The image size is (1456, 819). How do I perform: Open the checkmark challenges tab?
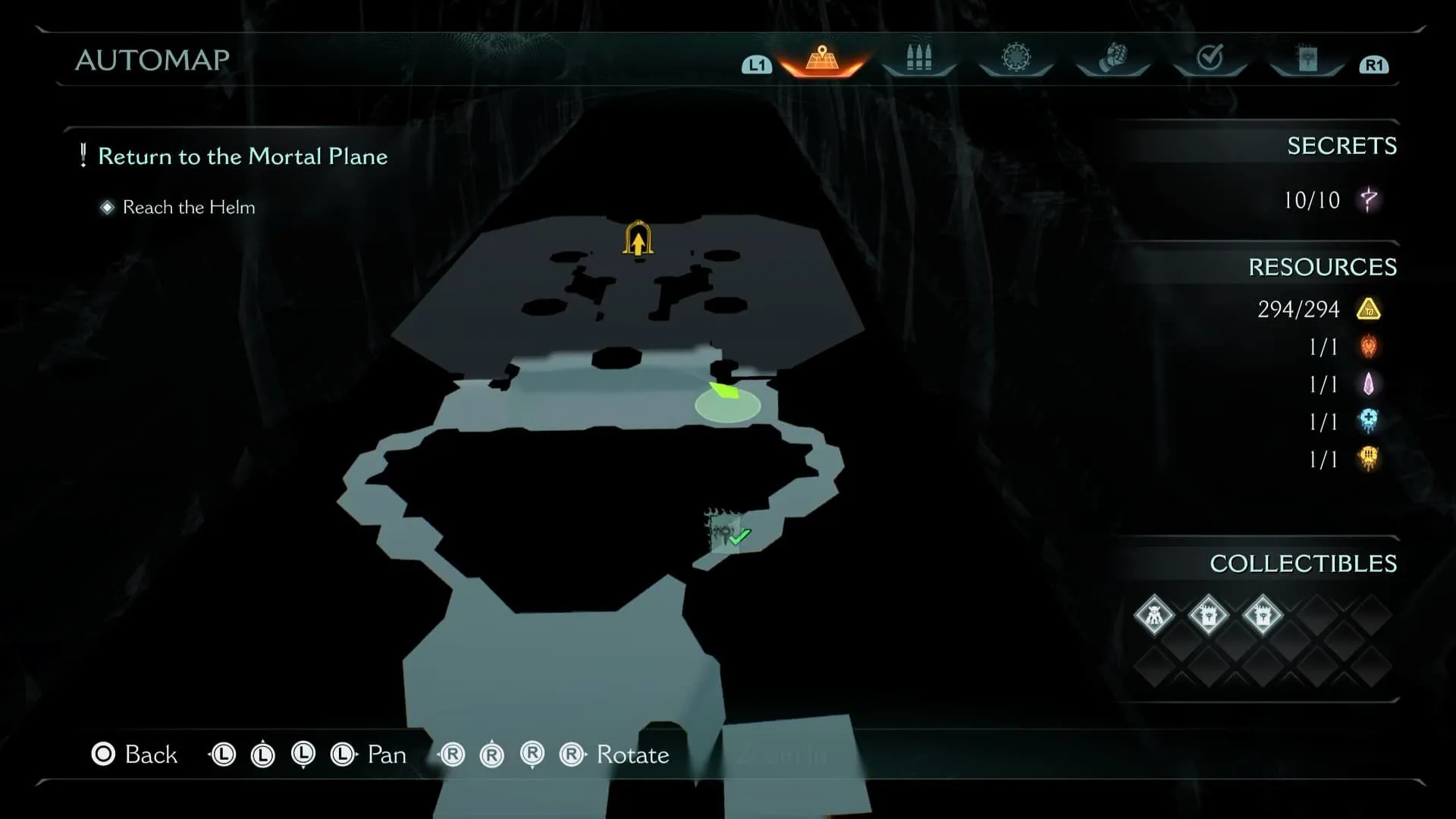pyautogui.click(x=1210, y=58)
